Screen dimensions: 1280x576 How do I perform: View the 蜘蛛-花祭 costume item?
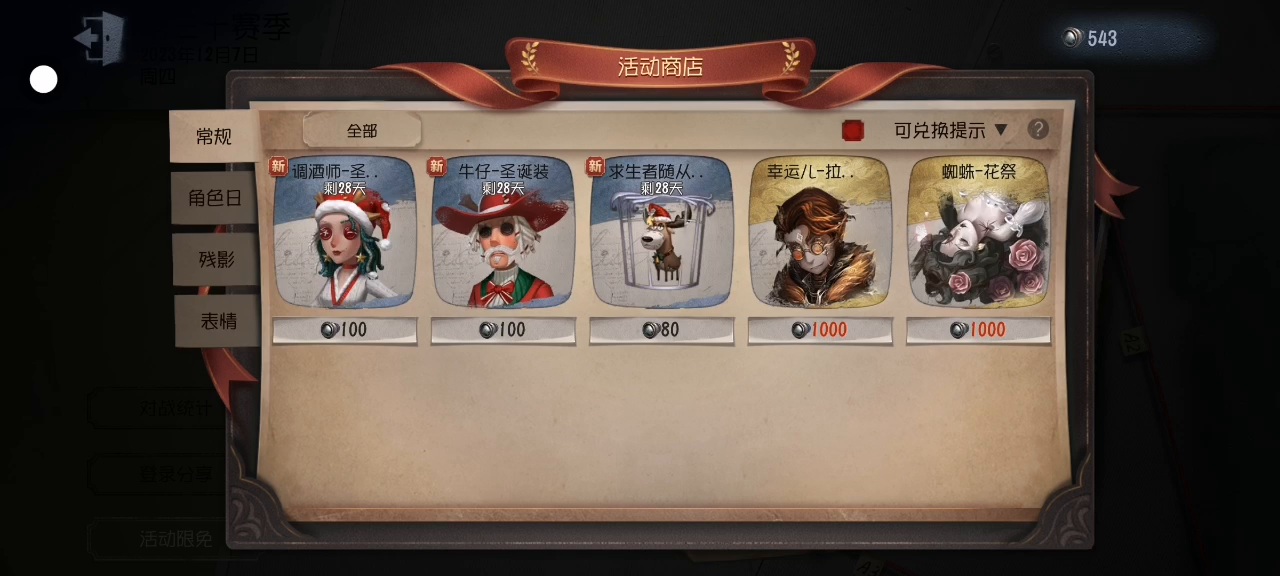978,233
